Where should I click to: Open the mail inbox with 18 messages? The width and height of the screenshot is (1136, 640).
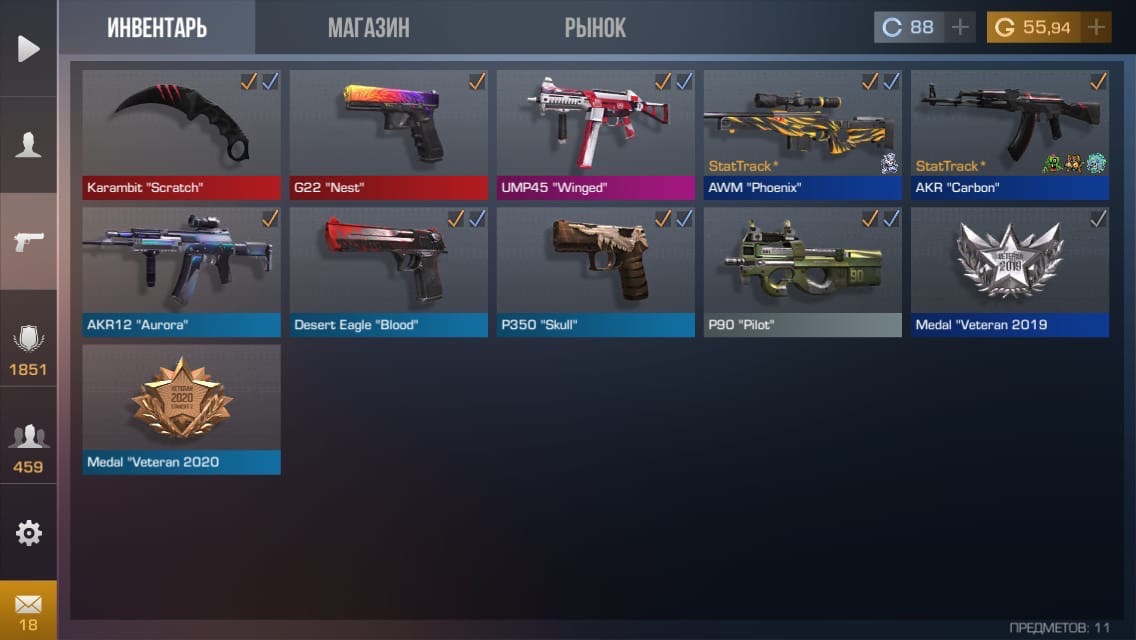pos(28,611)
